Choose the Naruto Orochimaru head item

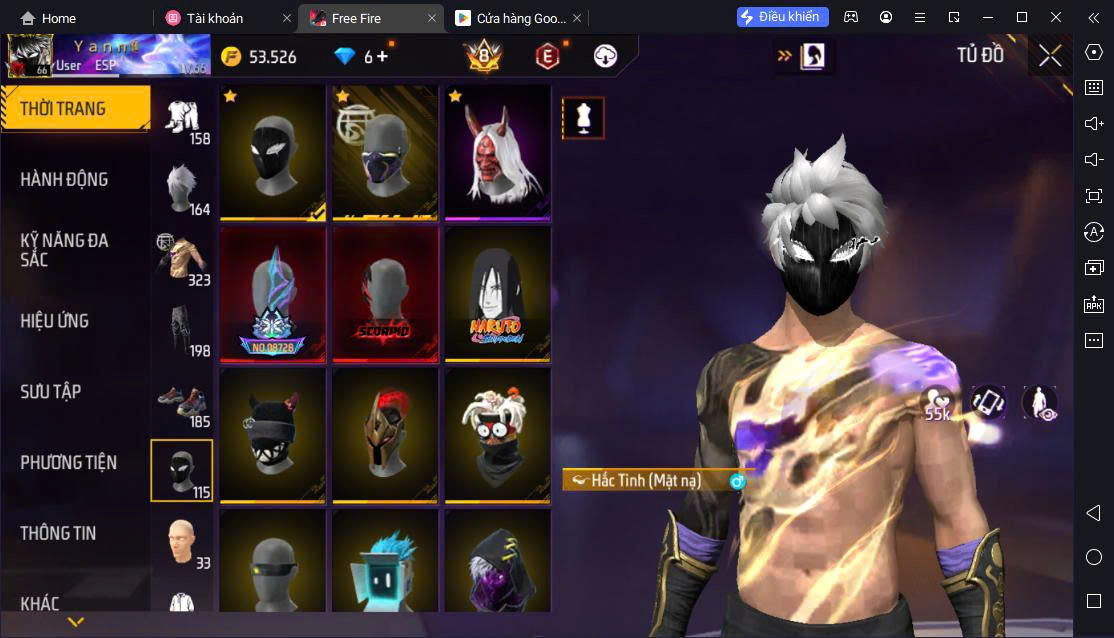497,295
